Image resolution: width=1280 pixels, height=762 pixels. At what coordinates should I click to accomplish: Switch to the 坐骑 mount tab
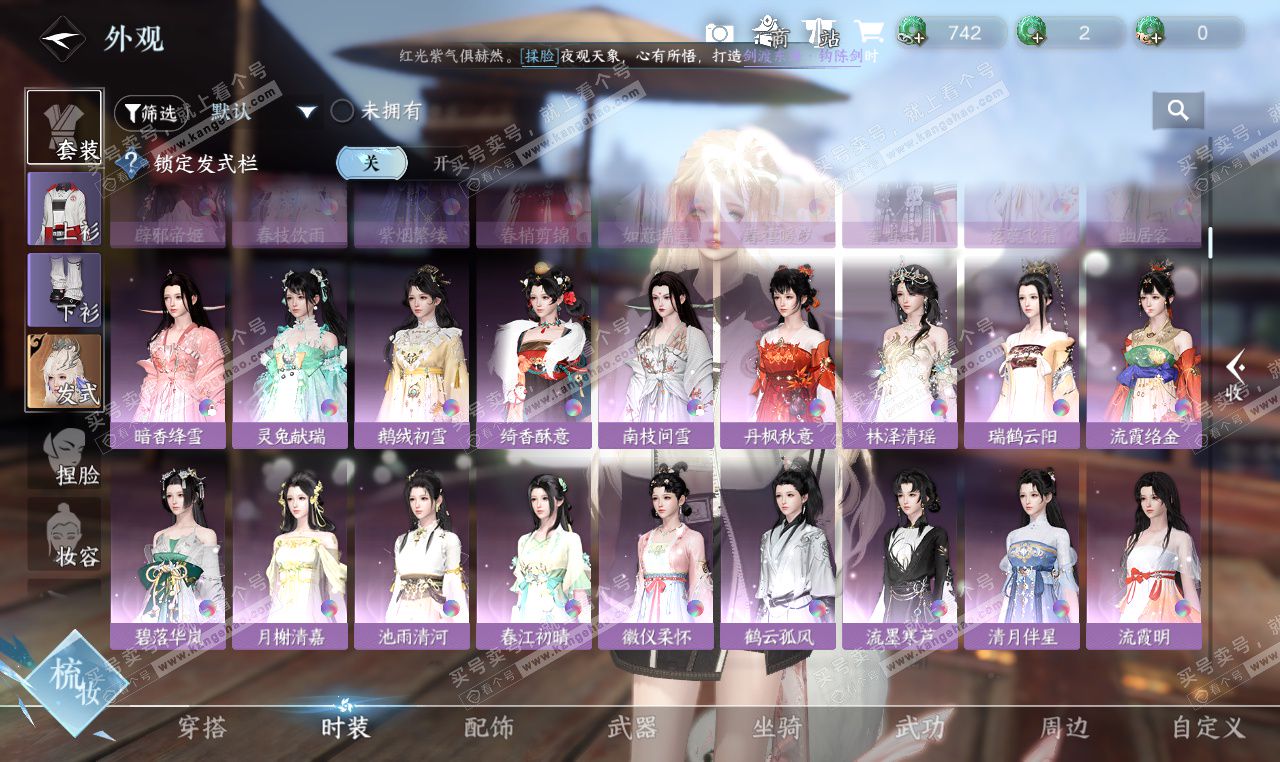point(777,727)
